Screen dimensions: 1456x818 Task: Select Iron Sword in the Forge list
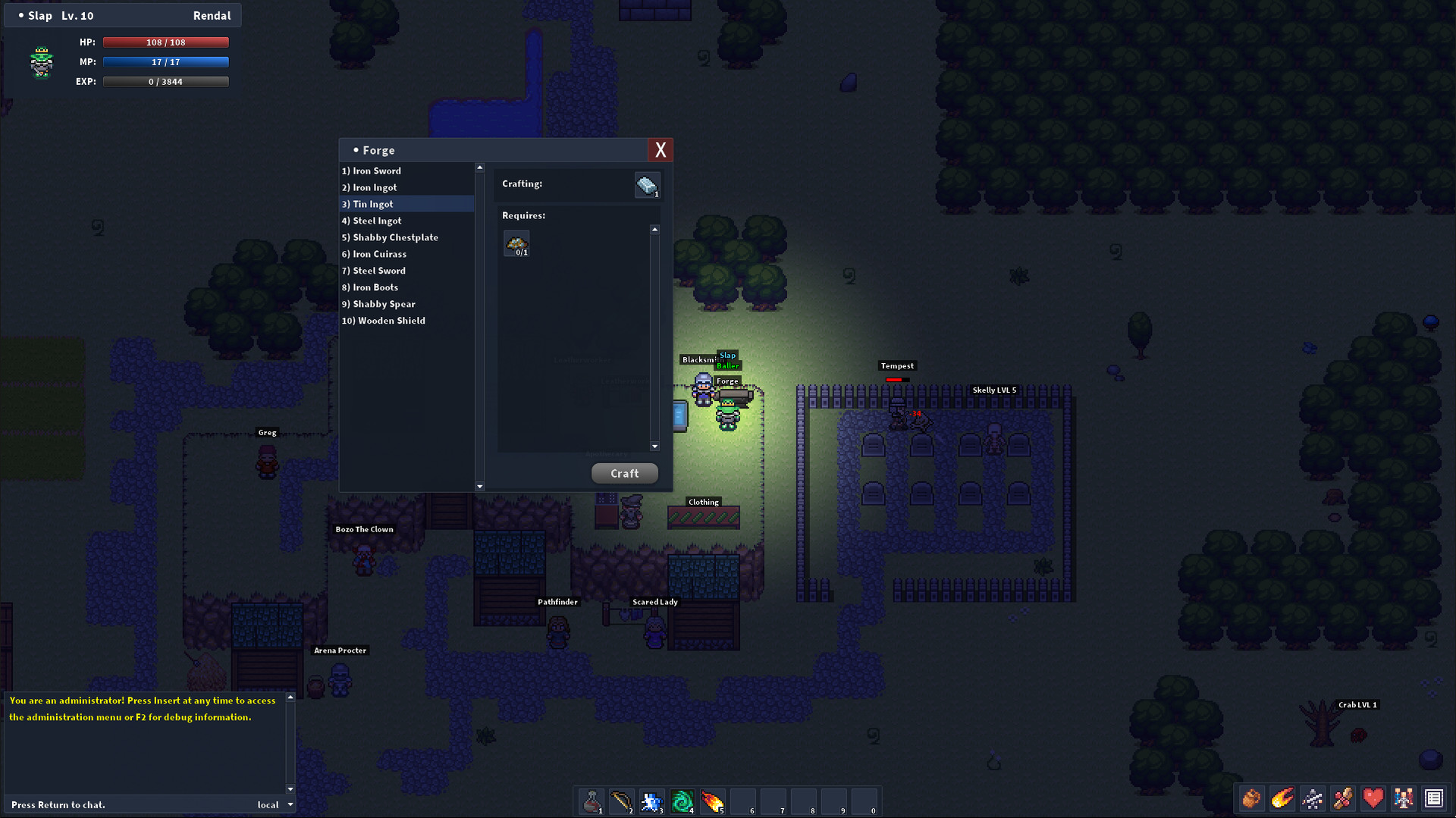point(372,171)
